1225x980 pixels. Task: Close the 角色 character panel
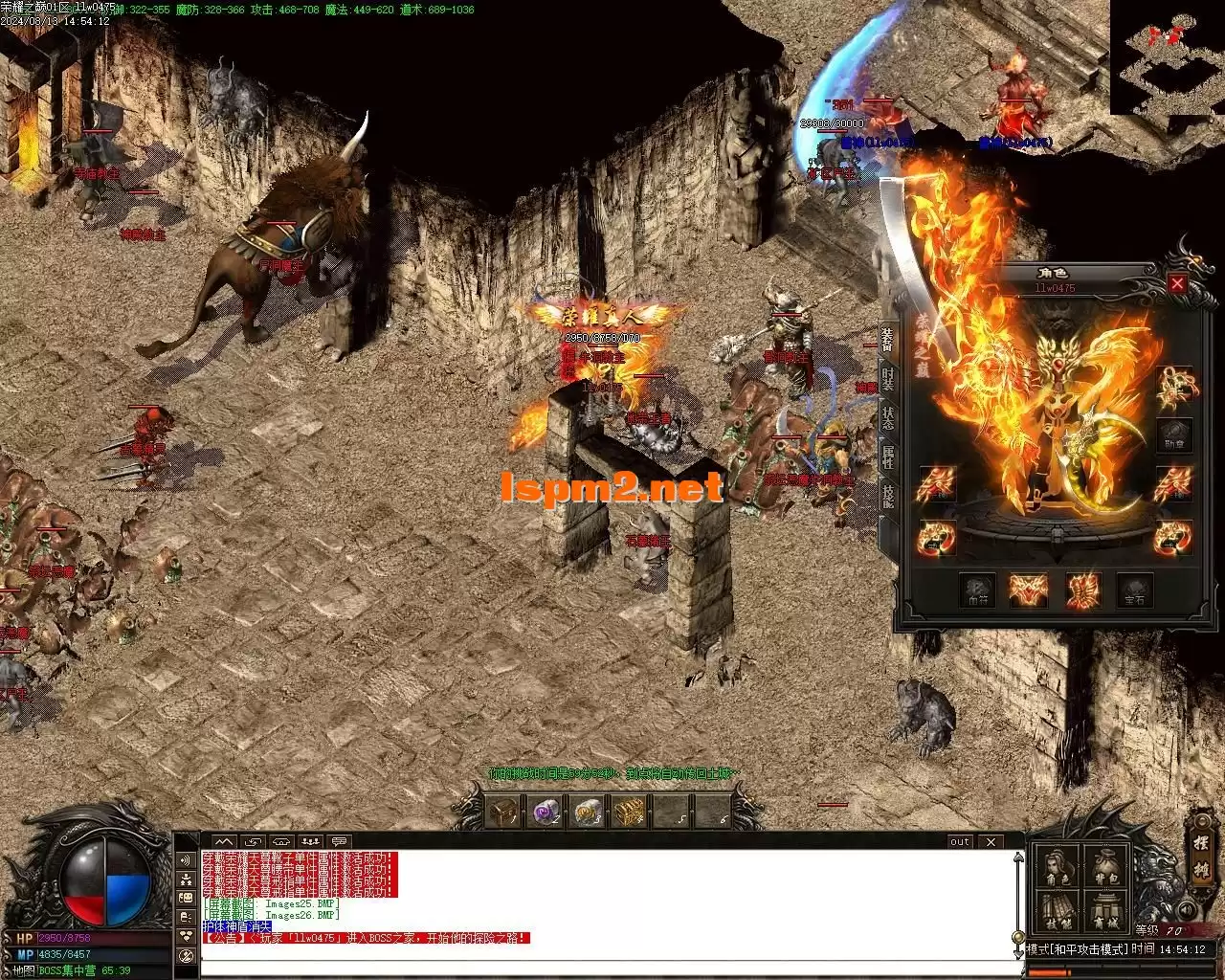point(1177,283)
